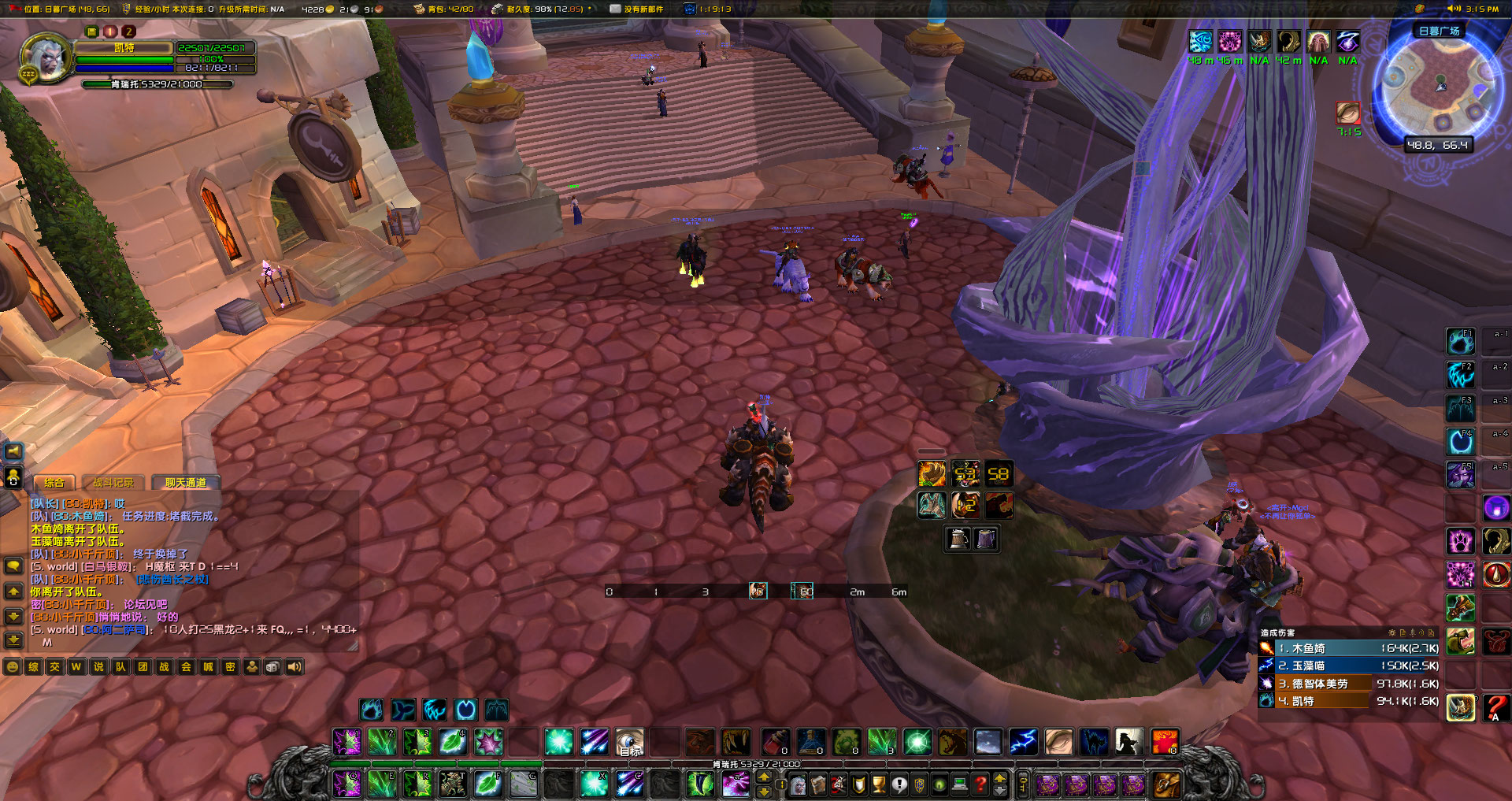The image size is (1512, 801).
Task: Open the damage meter settings gear icon
Action: (1392, 632)
